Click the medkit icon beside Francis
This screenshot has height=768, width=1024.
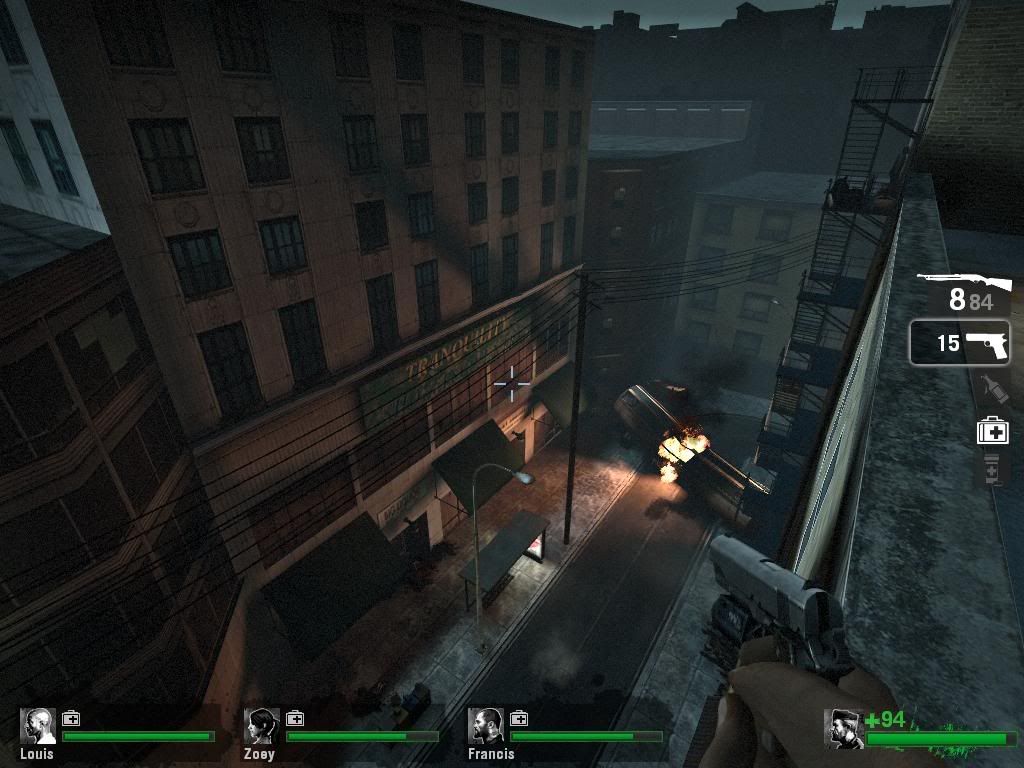click(x=519, y=718)
